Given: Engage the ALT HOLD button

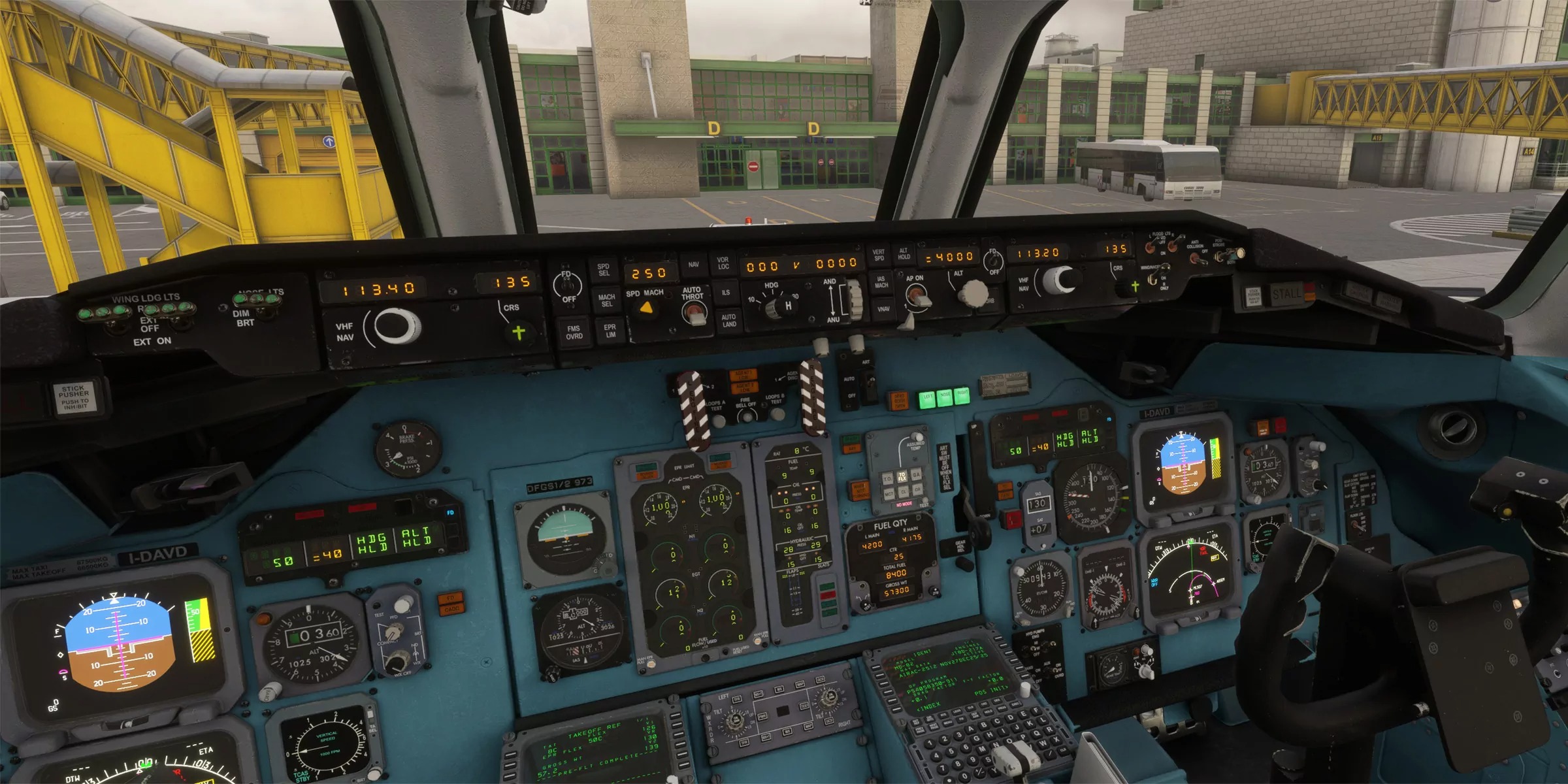Looking at the screenshot, I should coord(904,253).
